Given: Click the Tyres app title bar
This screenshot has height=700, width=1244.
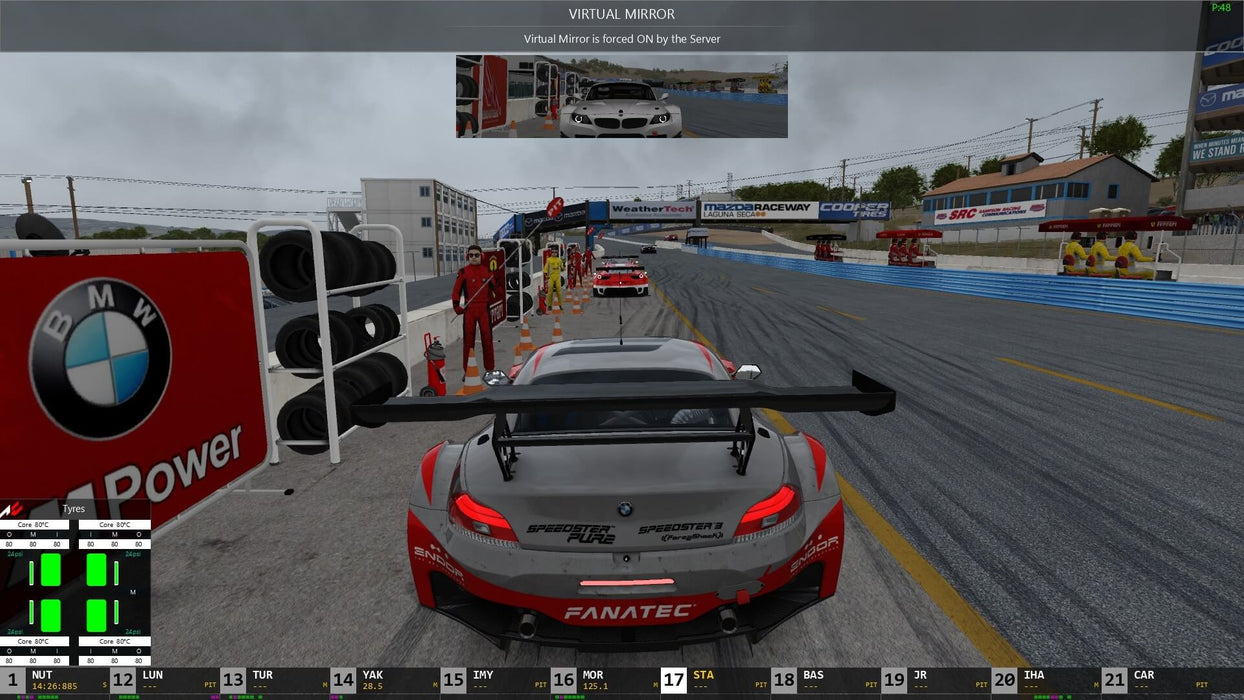Looking at the screenshot, I should (75, 509).
